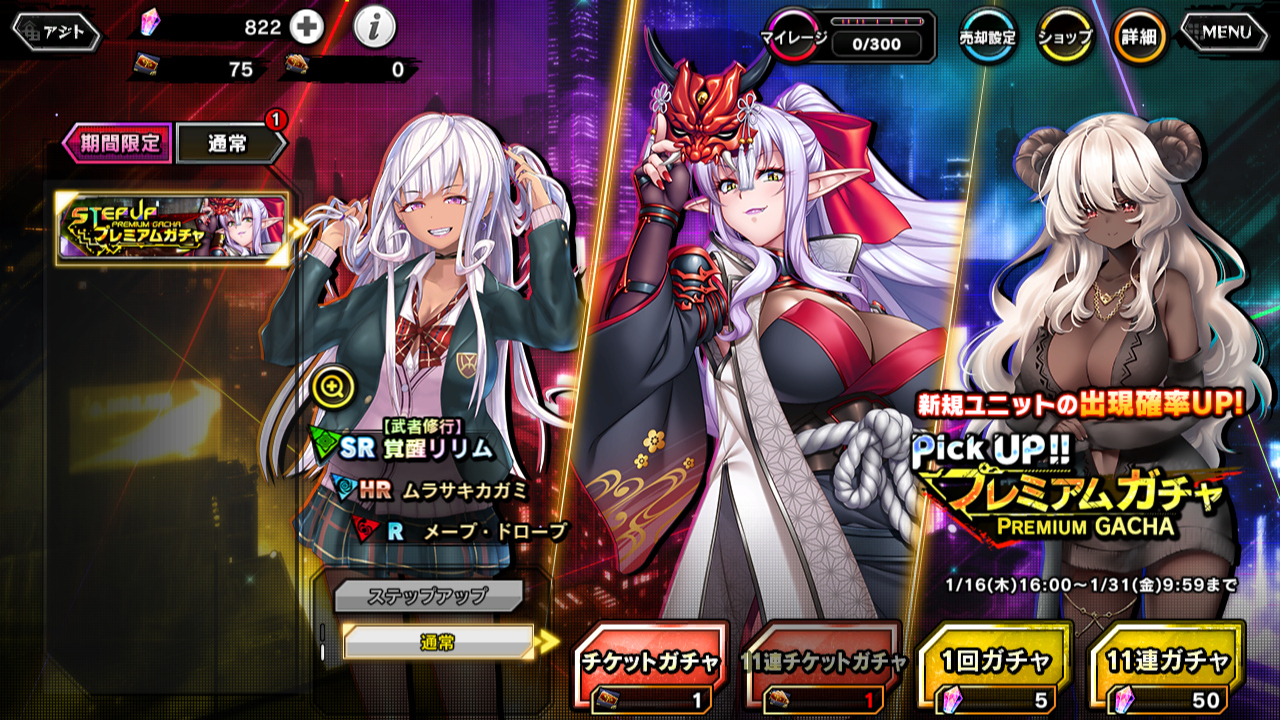
Task: Open the info 'i' button
Action: 374,29
